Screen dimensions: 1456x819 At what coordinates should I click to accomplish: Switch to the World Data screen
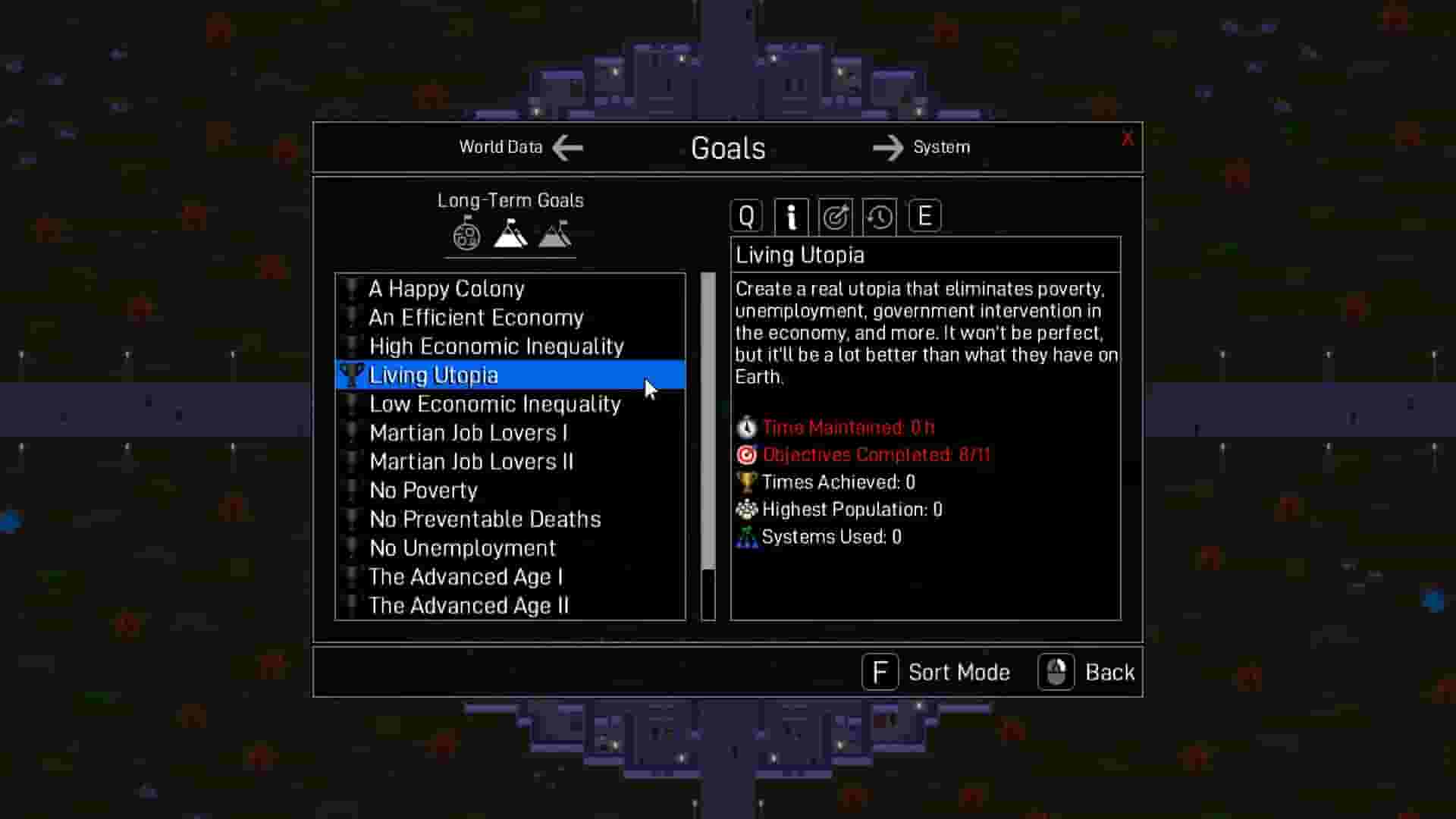point(500,147)
